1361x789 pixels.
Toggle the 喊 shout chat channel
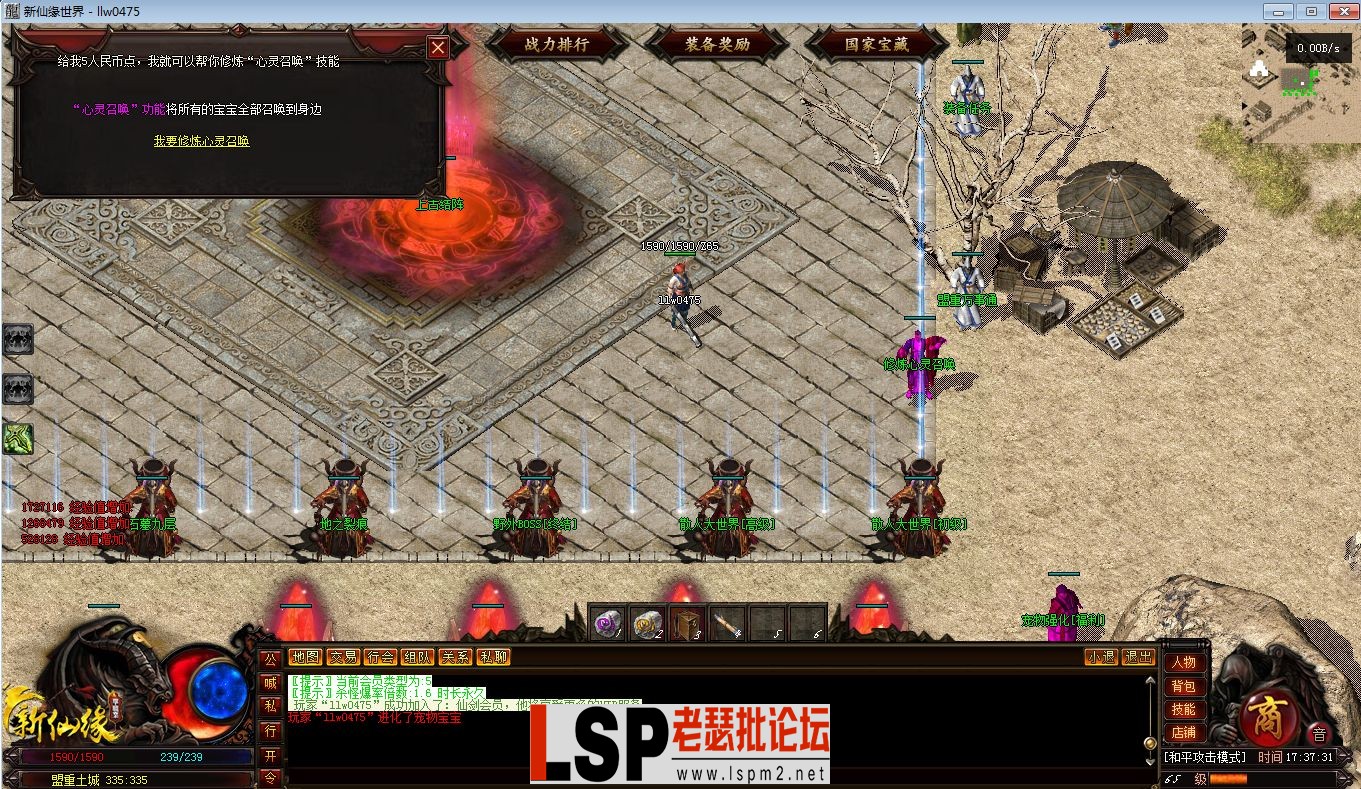pos(270,681)
